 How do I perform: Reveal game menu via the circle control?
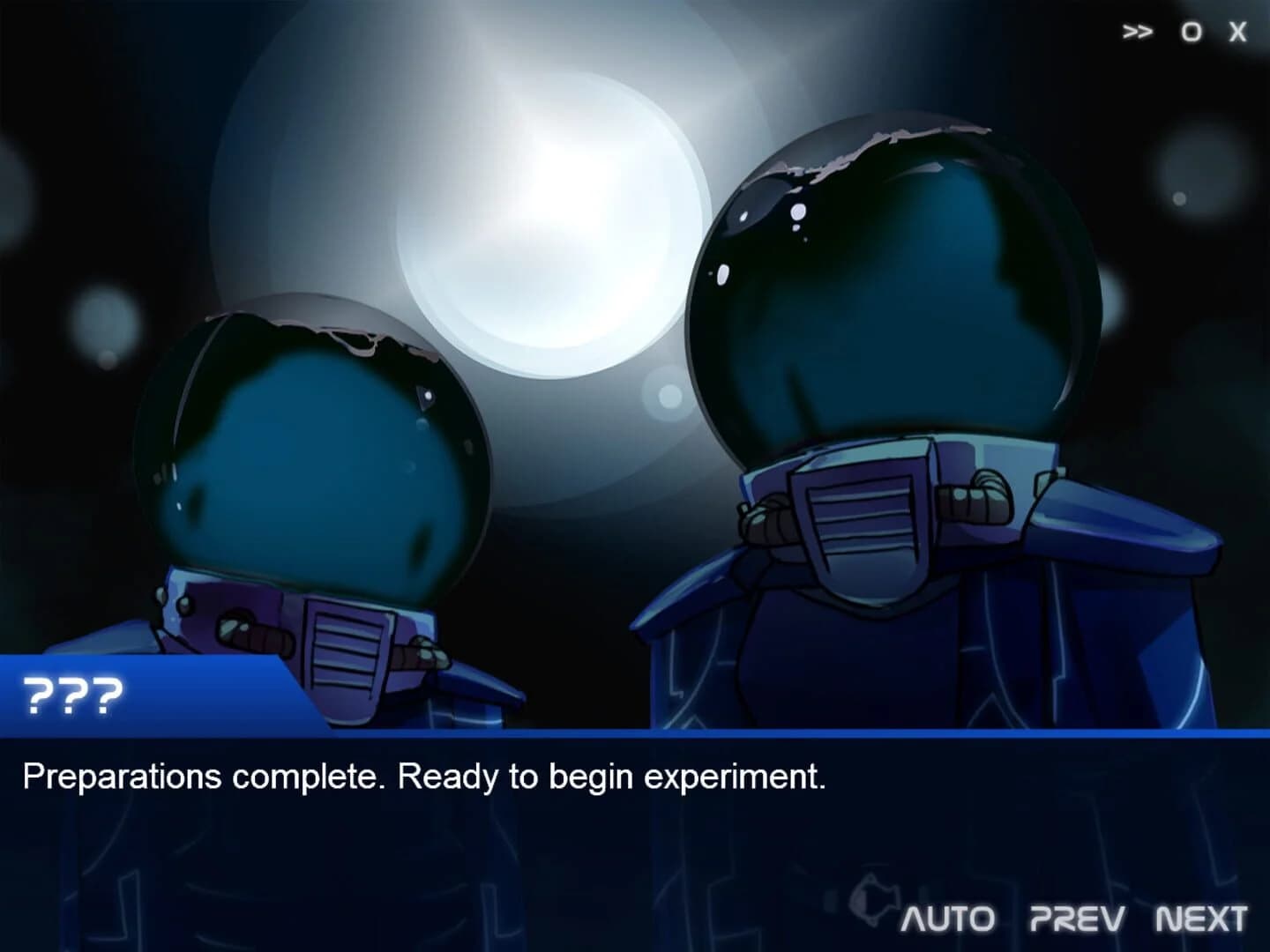(x=1191, y=29)
